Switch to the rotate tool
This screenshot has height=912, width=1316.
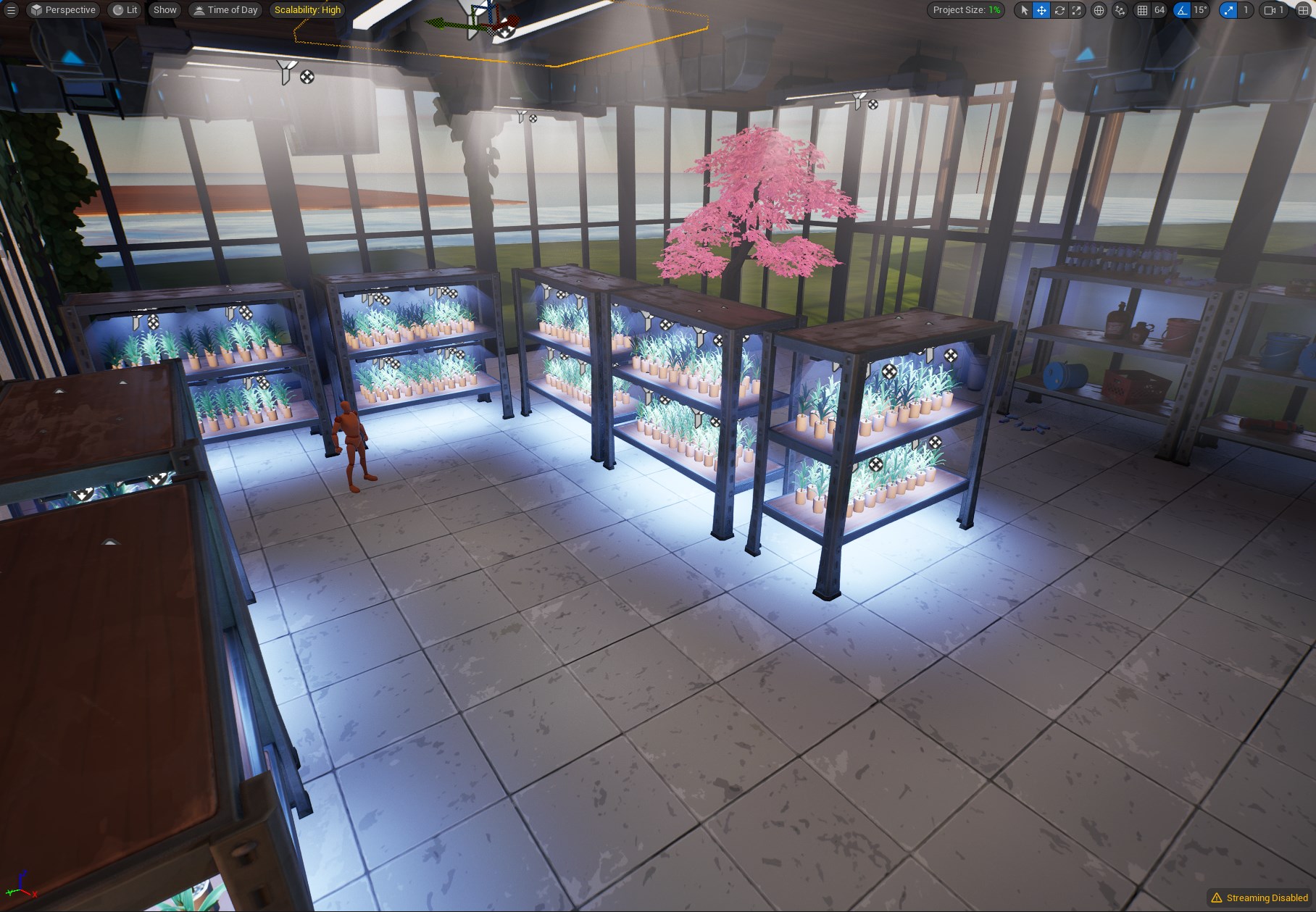pyautogui.click(x=1059, y=10)
